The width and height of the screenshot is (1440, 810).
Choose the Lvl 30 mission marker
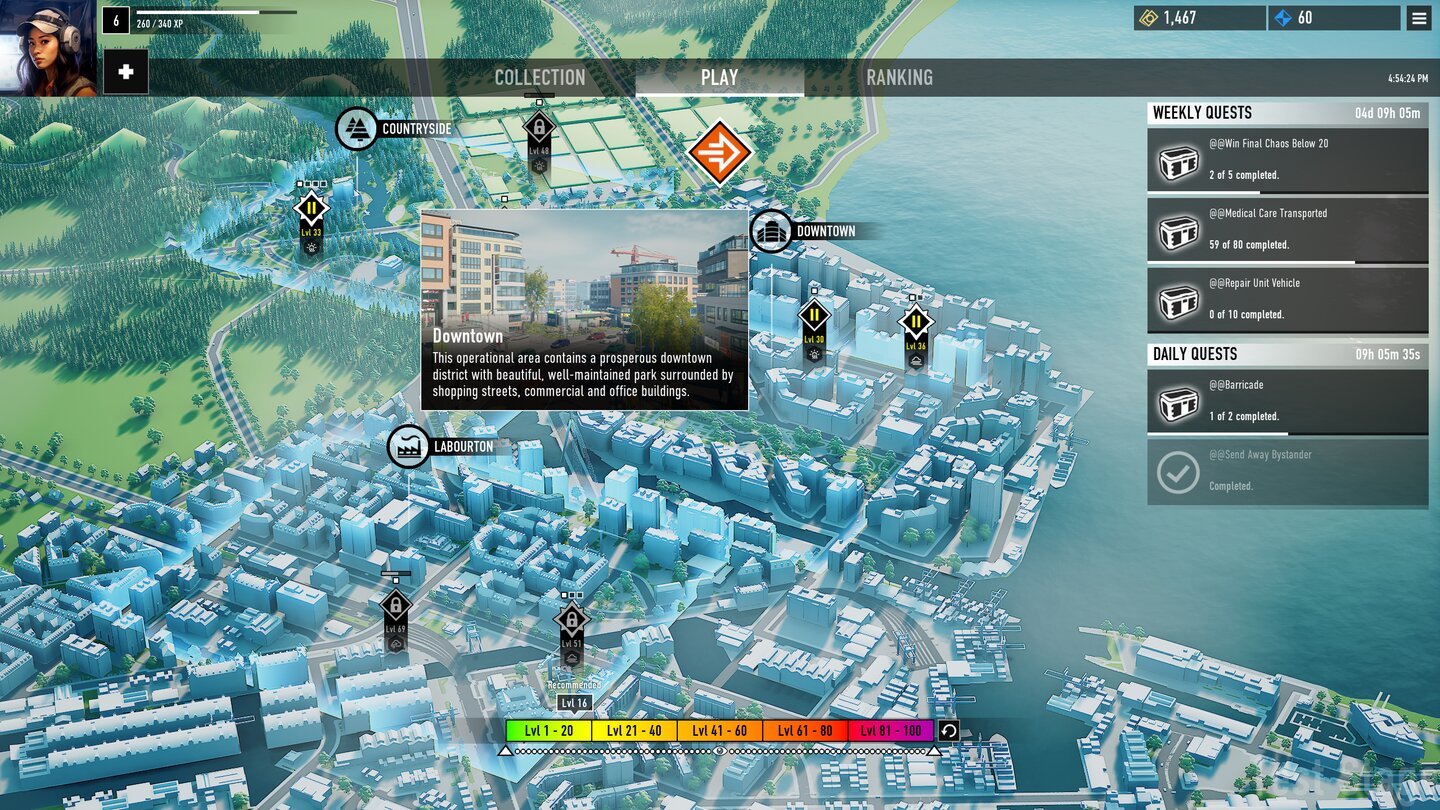[814, 317]
